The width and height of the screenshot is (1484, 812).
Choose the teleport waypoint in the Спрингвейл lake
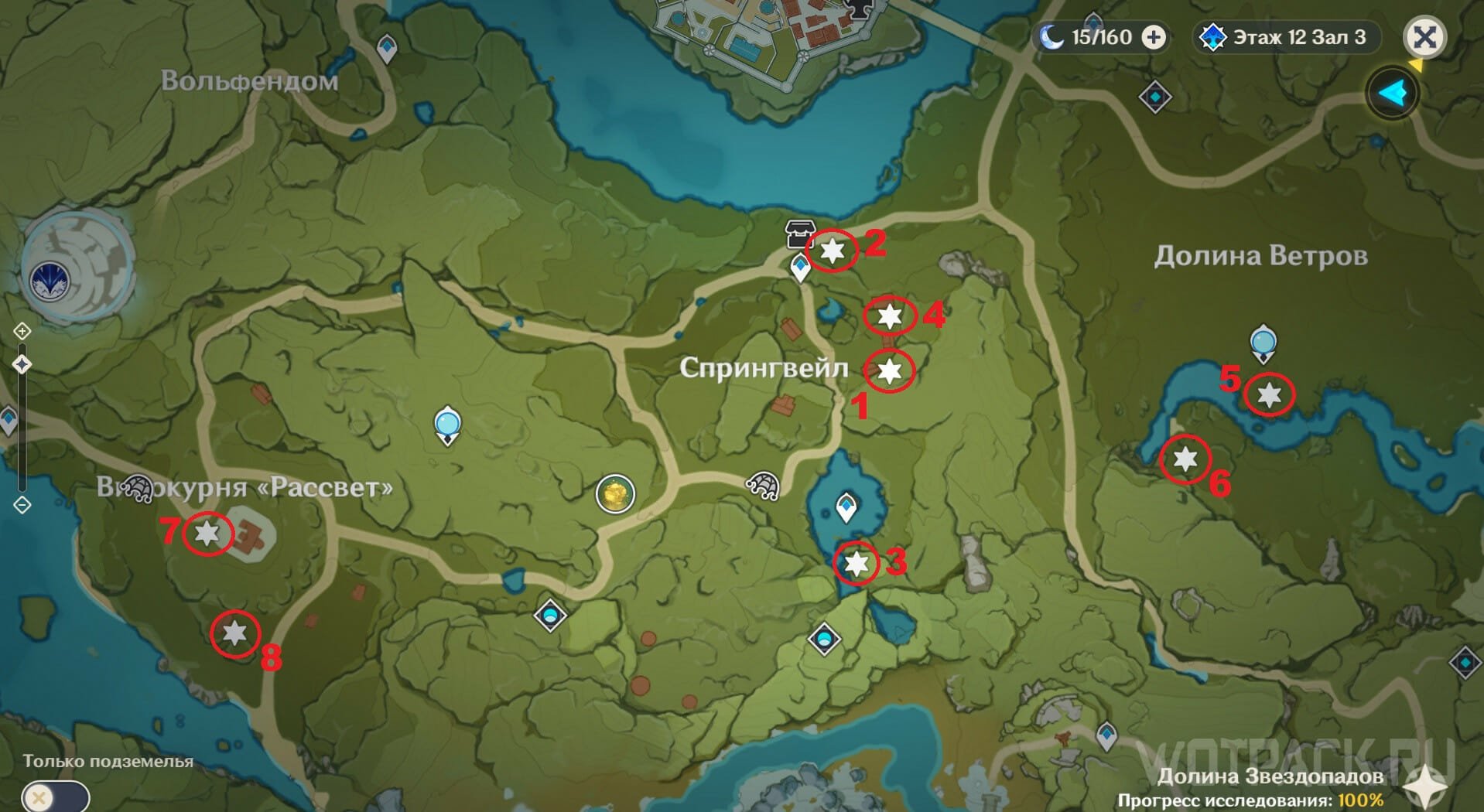click(846, 507)
